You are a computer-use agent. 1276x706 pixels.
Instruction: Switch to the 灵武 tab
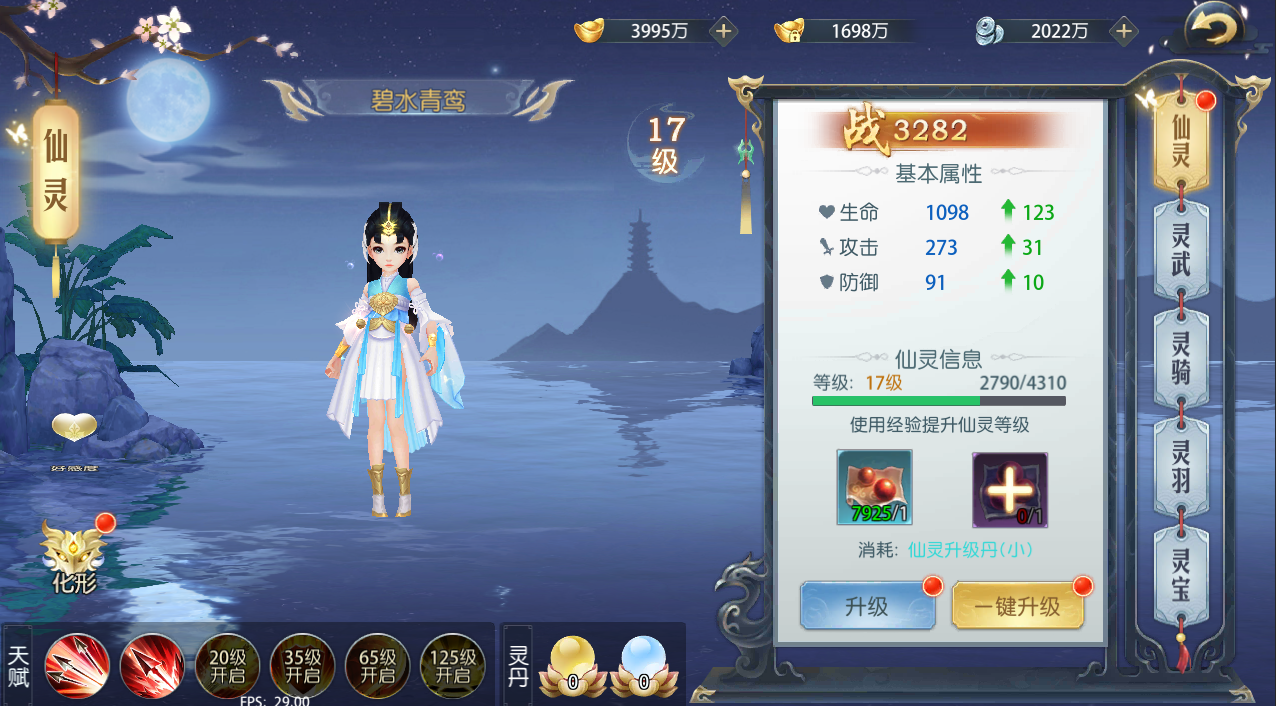1181,248
